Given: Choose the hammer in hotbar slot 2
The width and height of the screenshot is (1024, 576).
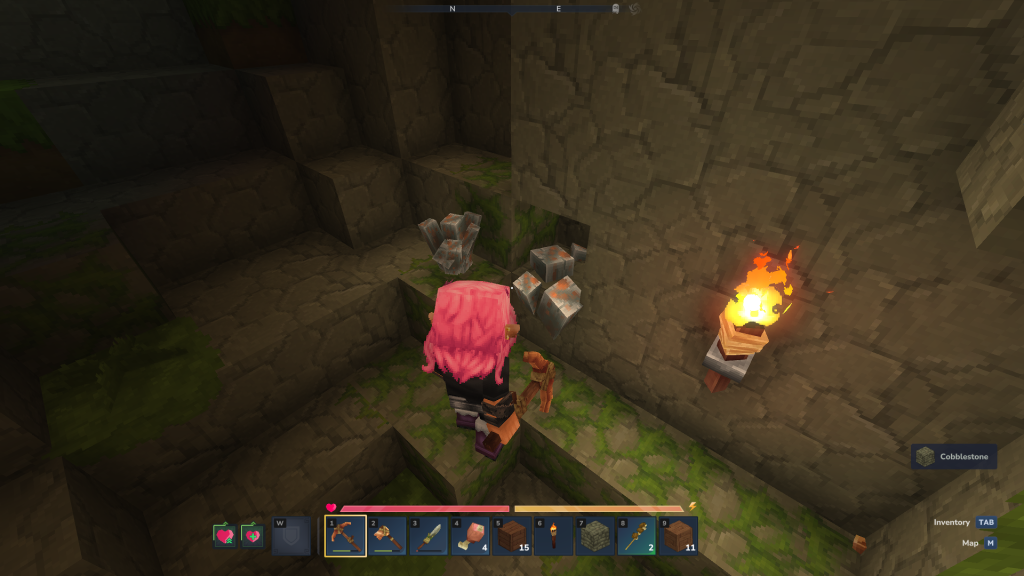Looking at the screenshot, I should pos(387,536).
